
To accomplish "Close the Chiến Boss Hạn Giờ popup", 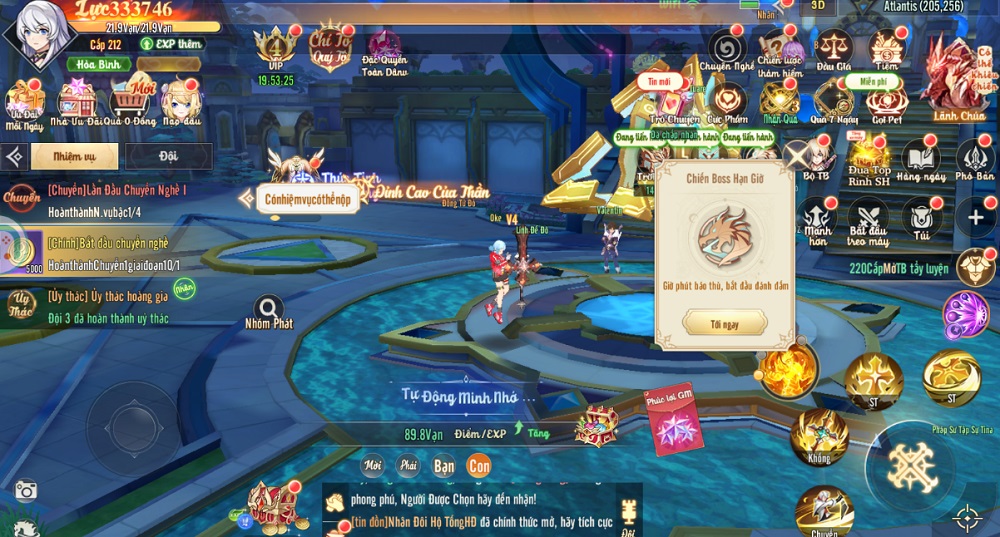I will pyautogui.click(x=795, y=156).
